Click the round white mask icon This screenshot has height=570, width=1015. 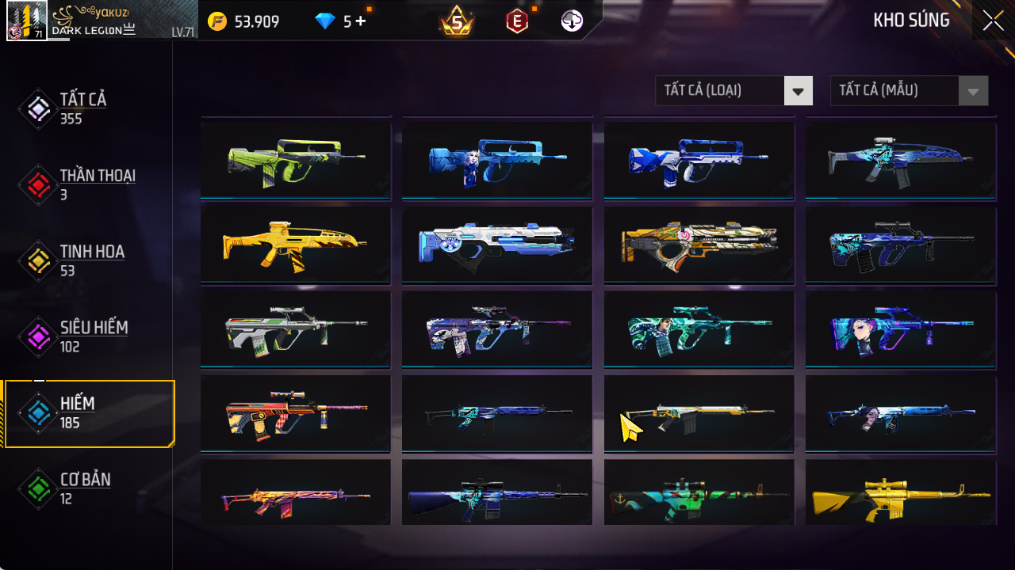click(x=572, y=21)
